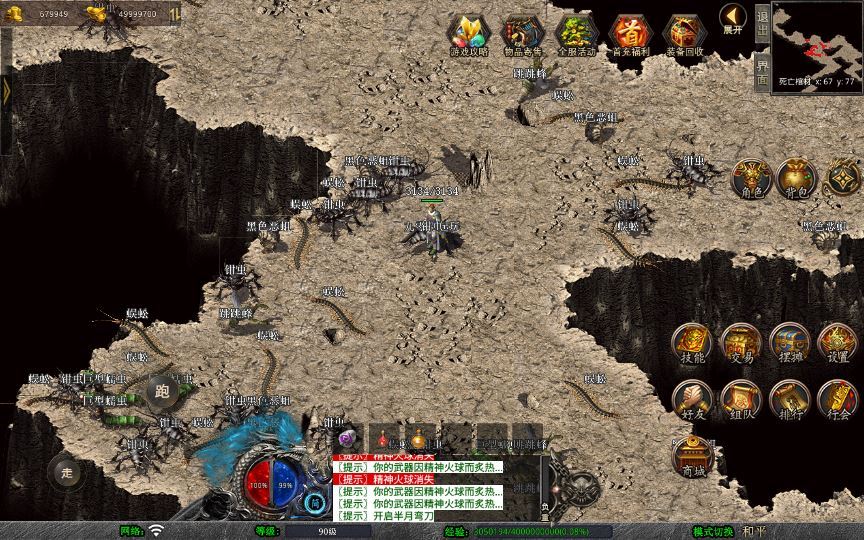Viewport: 864px width, 540px height.
Task: Open the 摆摊 stall menu
Action: 789,343
